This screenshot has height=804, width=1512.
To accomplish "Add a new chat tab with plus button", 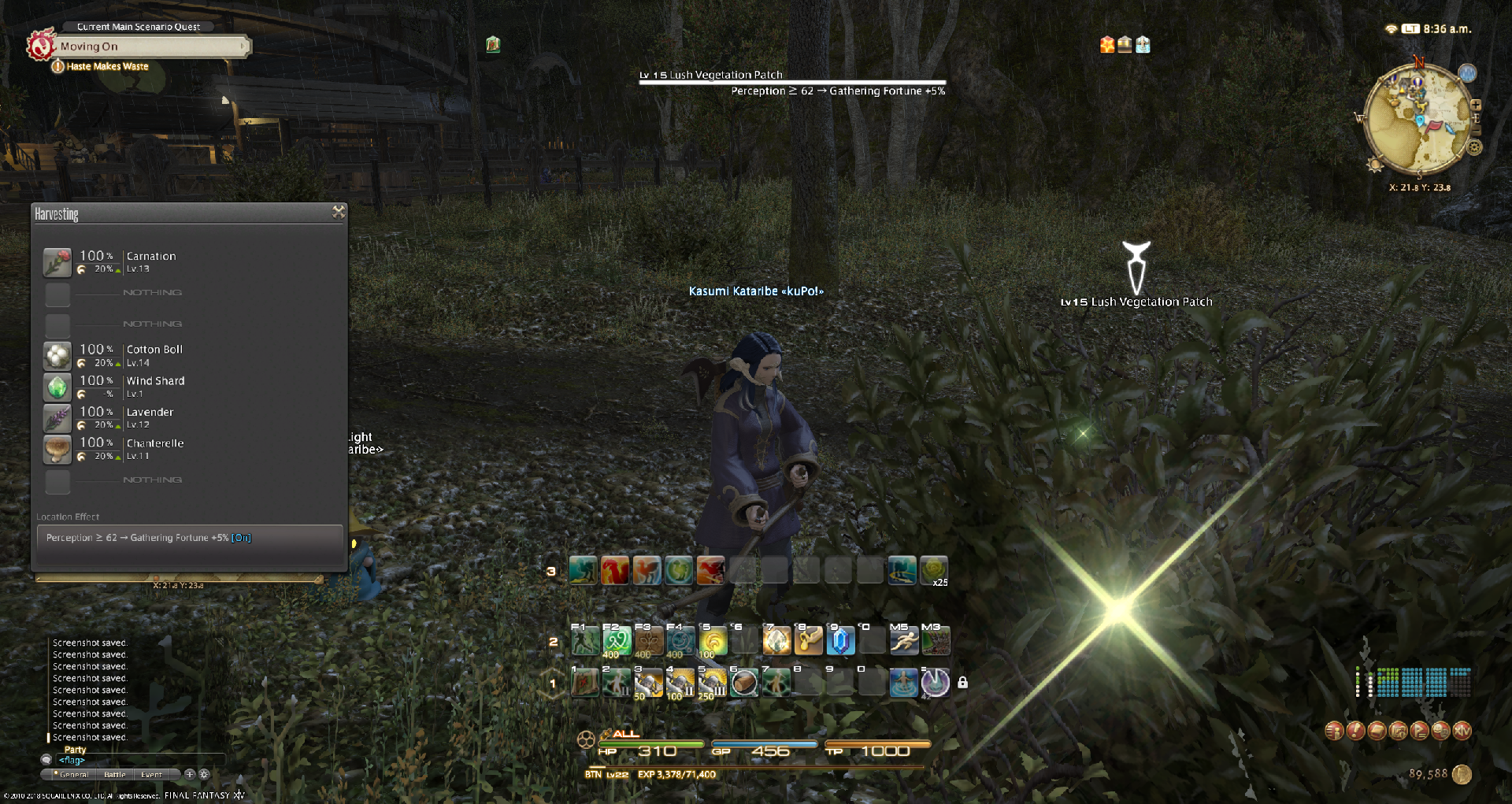I will pyautogui.click(x=190, y=774).
